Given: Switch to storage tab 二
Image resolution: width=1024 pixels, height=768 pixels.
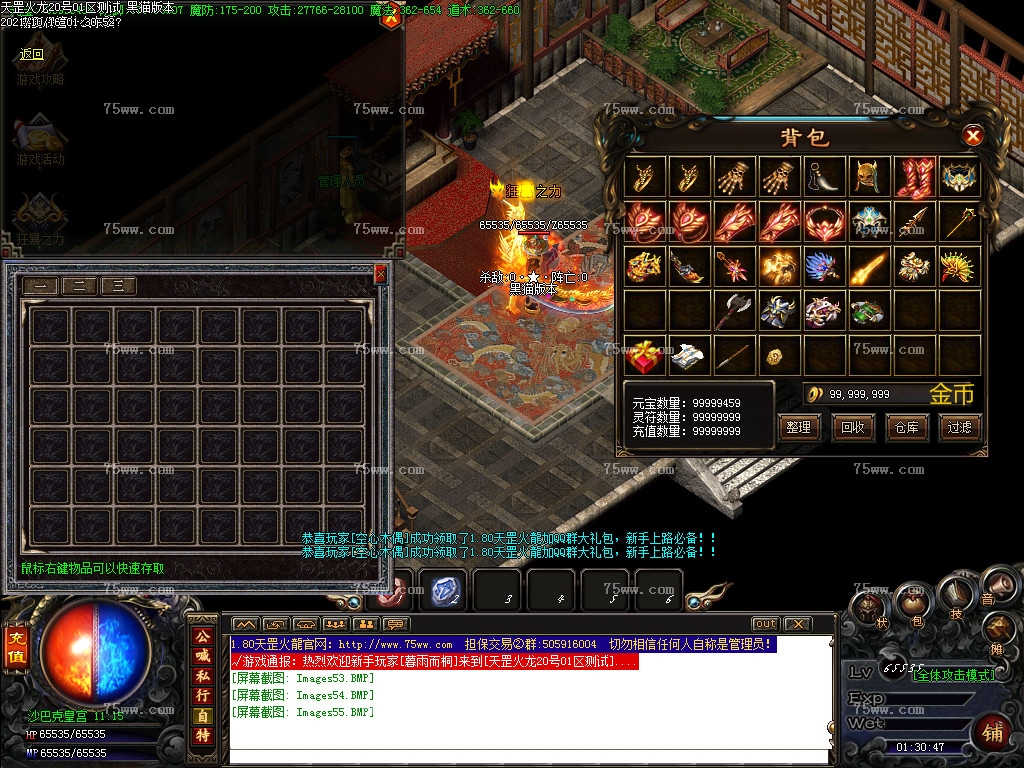Looking at the screenshot, I should click(x=79, y=286).
